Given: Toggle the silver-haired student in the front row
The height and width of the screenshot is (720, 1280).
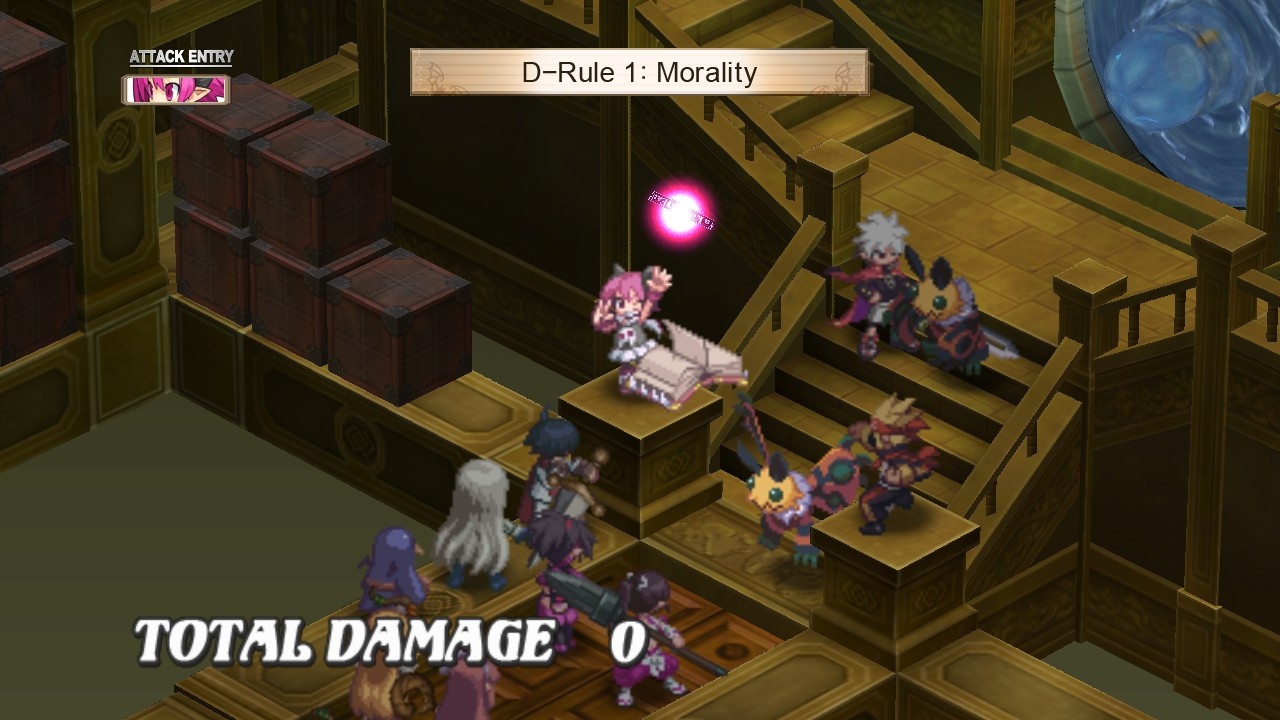Looking at the screenshot, I should (475, 520).
